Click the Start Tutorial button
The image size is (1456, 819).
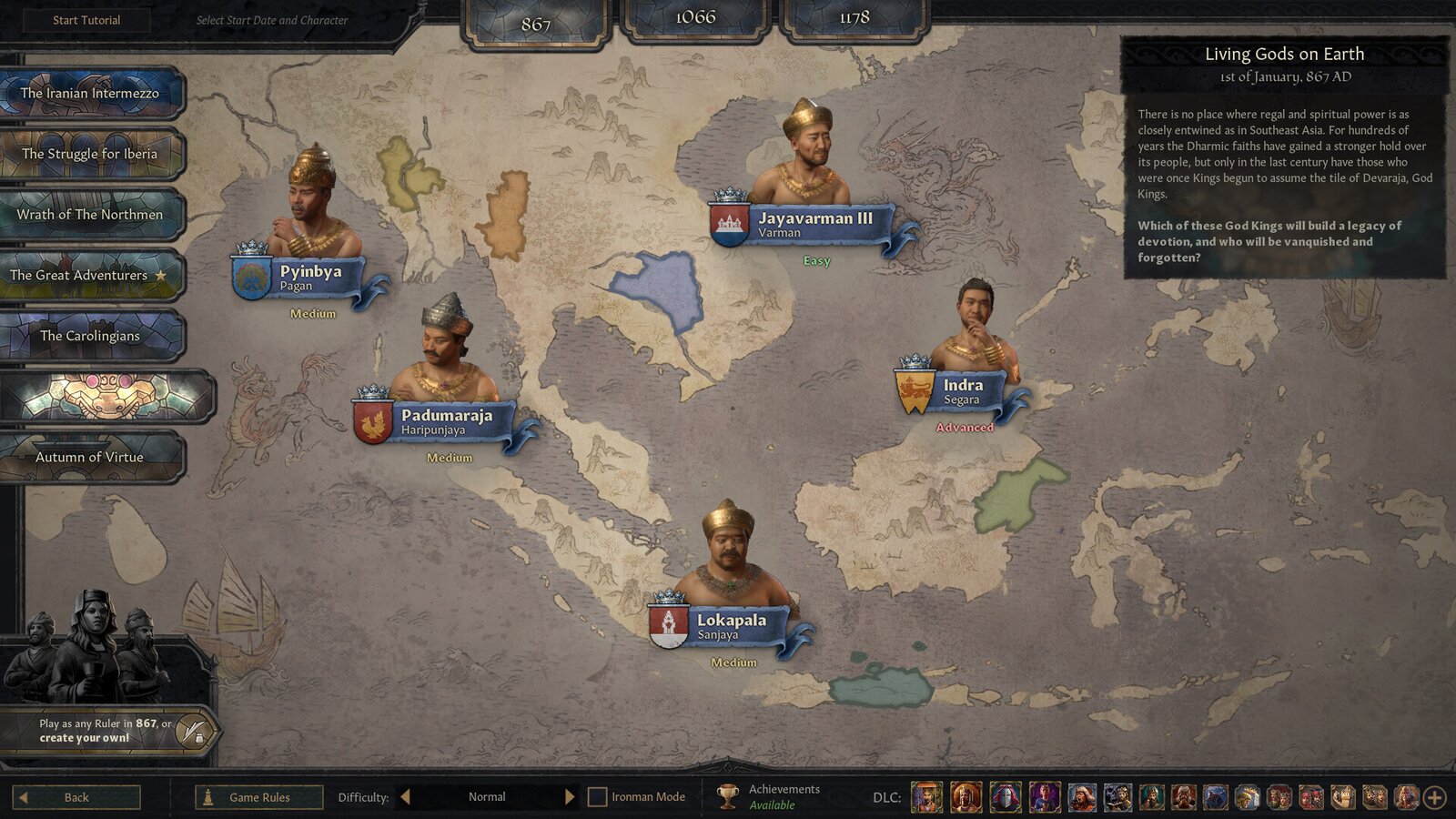pyautogui.click(x=85, y=19)
